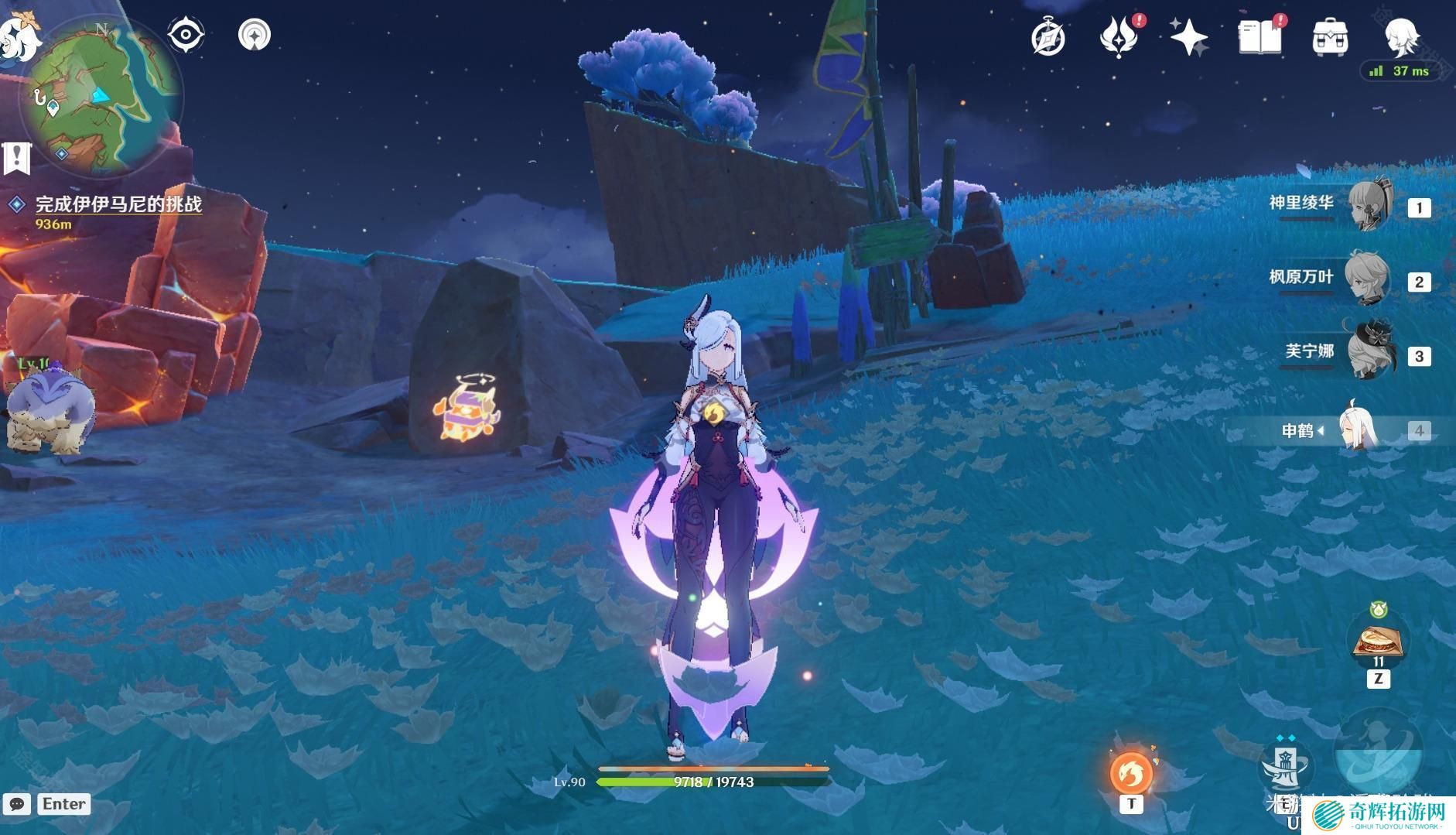Screen dimensions: 1456x835
Task: Select the 完成伊伊马尼的挑战 quest tracker
Action: point(118,204)
